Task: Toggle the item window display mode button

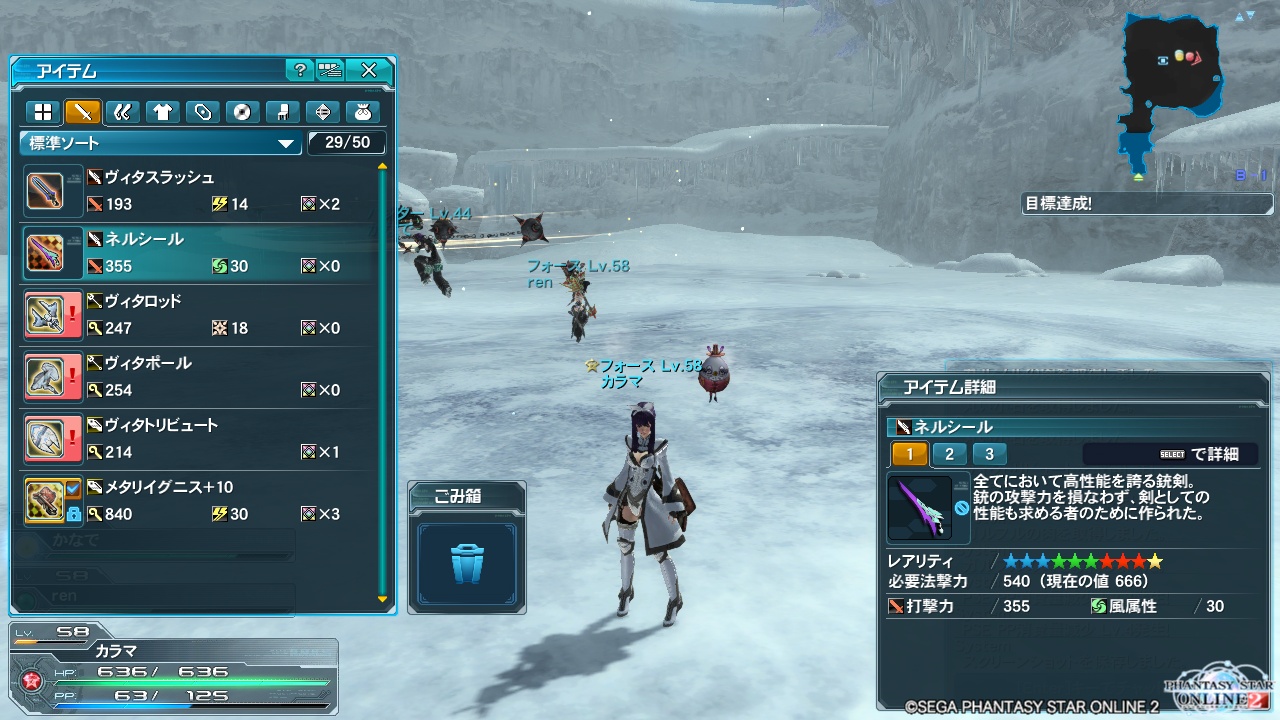Action: (330, 70)
